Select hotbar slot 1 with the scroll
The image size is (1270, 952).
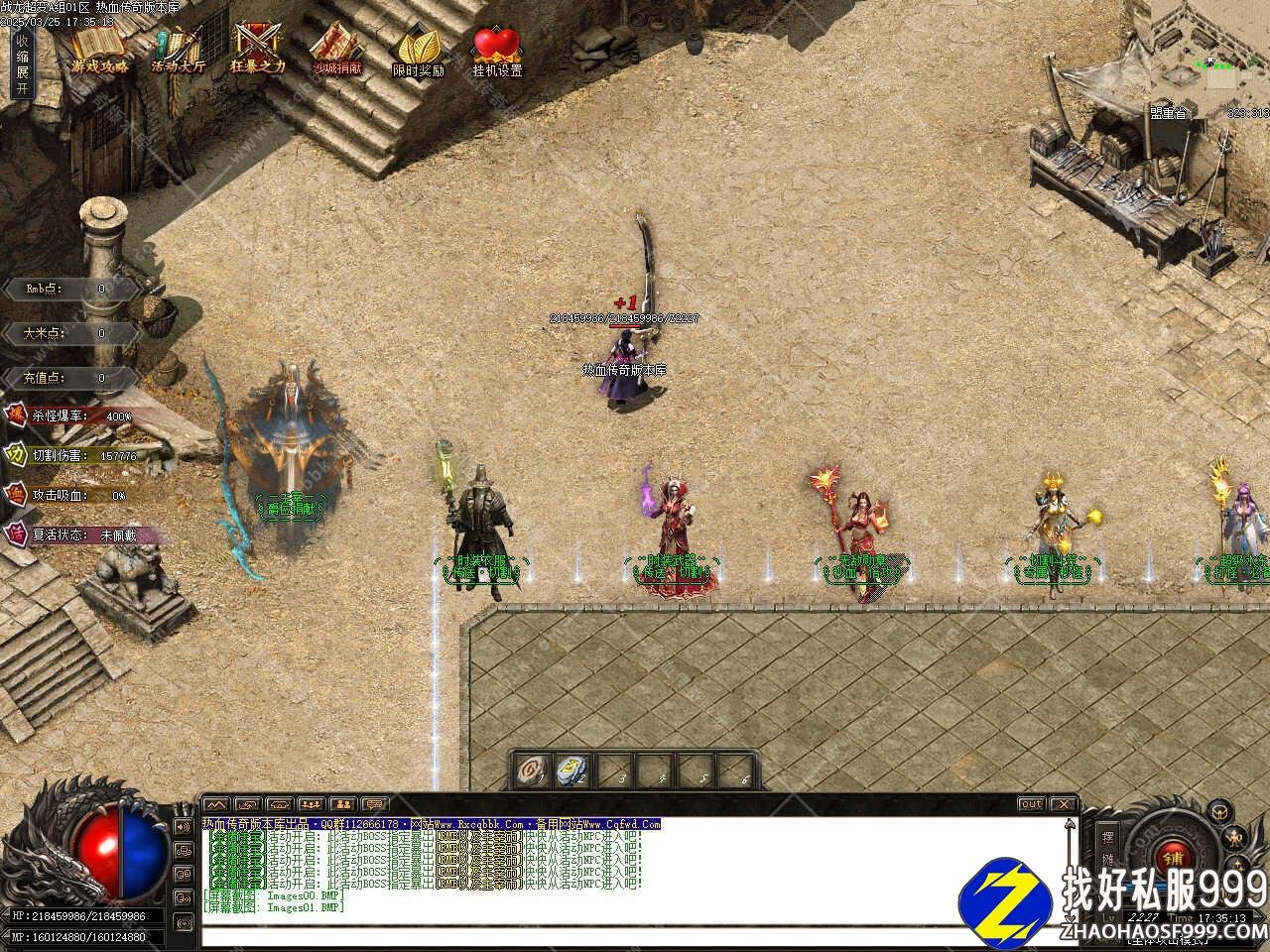pyautogui.click(x=533, y=771)
